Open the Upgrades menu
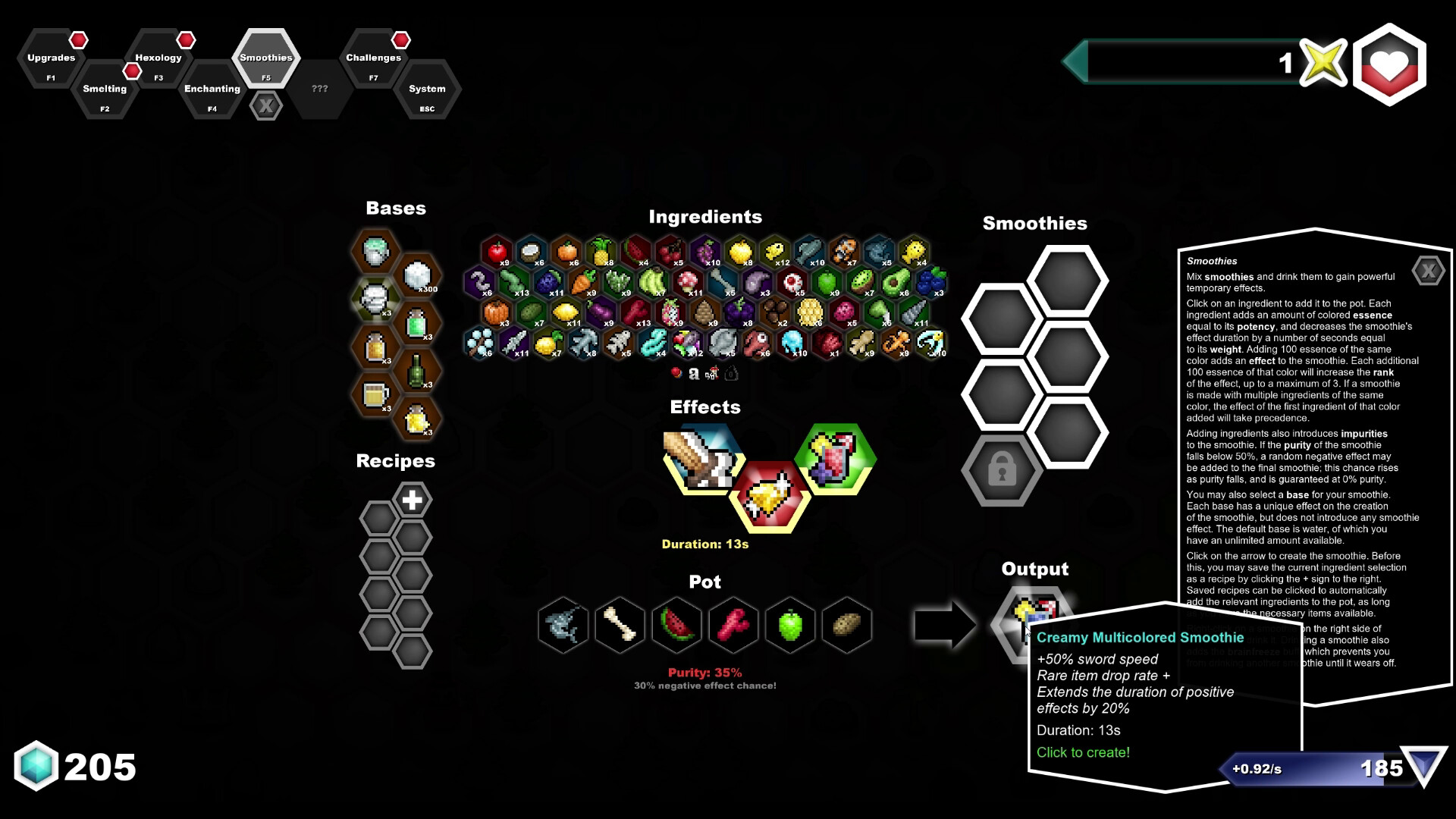This screenshot has height=819, width=1456. click(50, 61)
